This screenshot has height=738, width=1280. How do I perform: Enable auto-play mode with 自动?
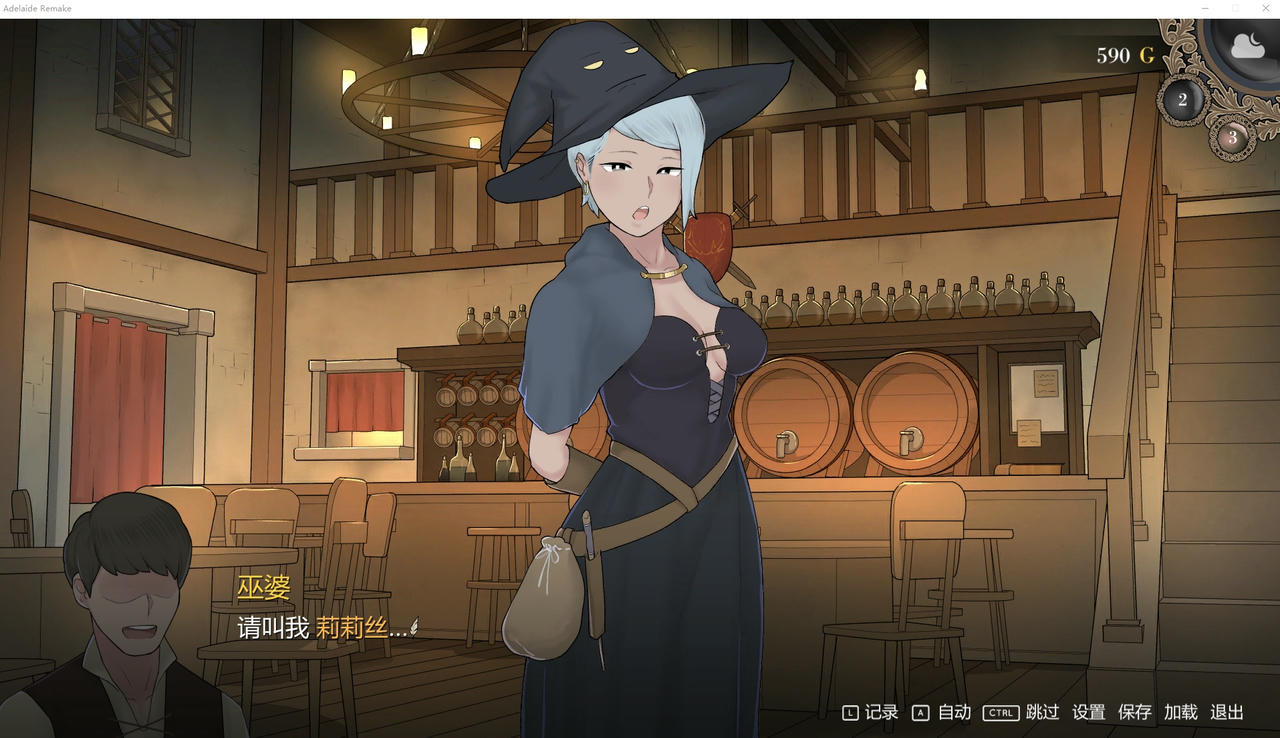953,712
